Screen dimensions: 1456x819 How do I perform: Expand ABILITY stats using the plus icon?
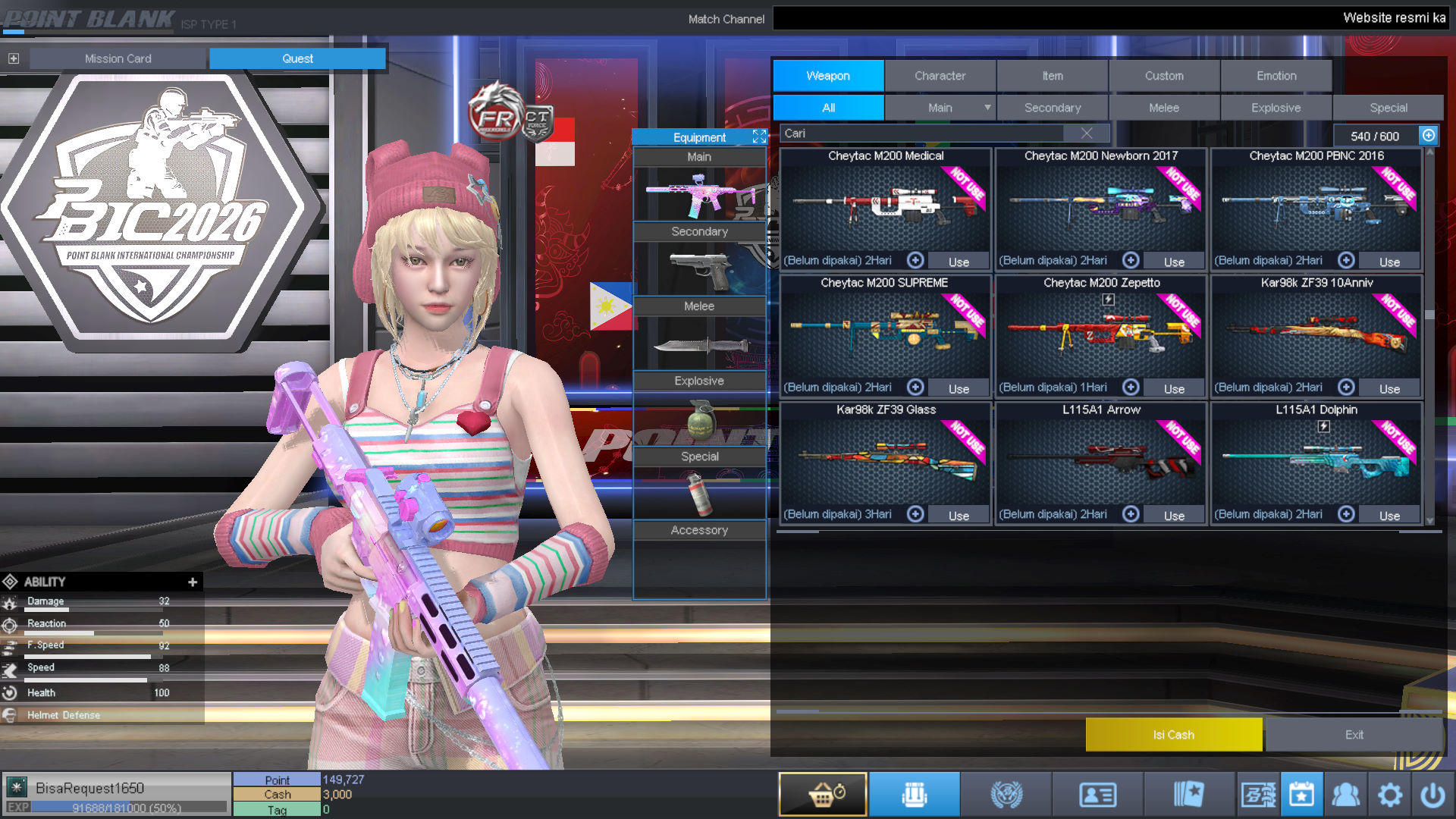pyautogui.click(x=193, y=582)
